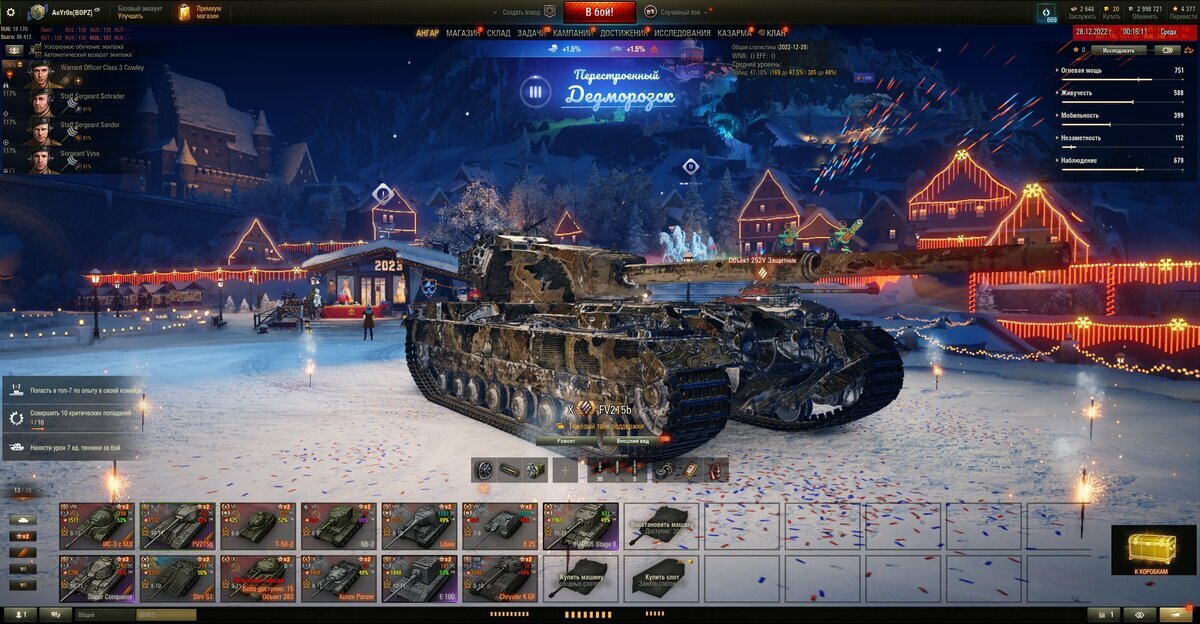Click the red «В бой!» battle button

tap(600, 12)
